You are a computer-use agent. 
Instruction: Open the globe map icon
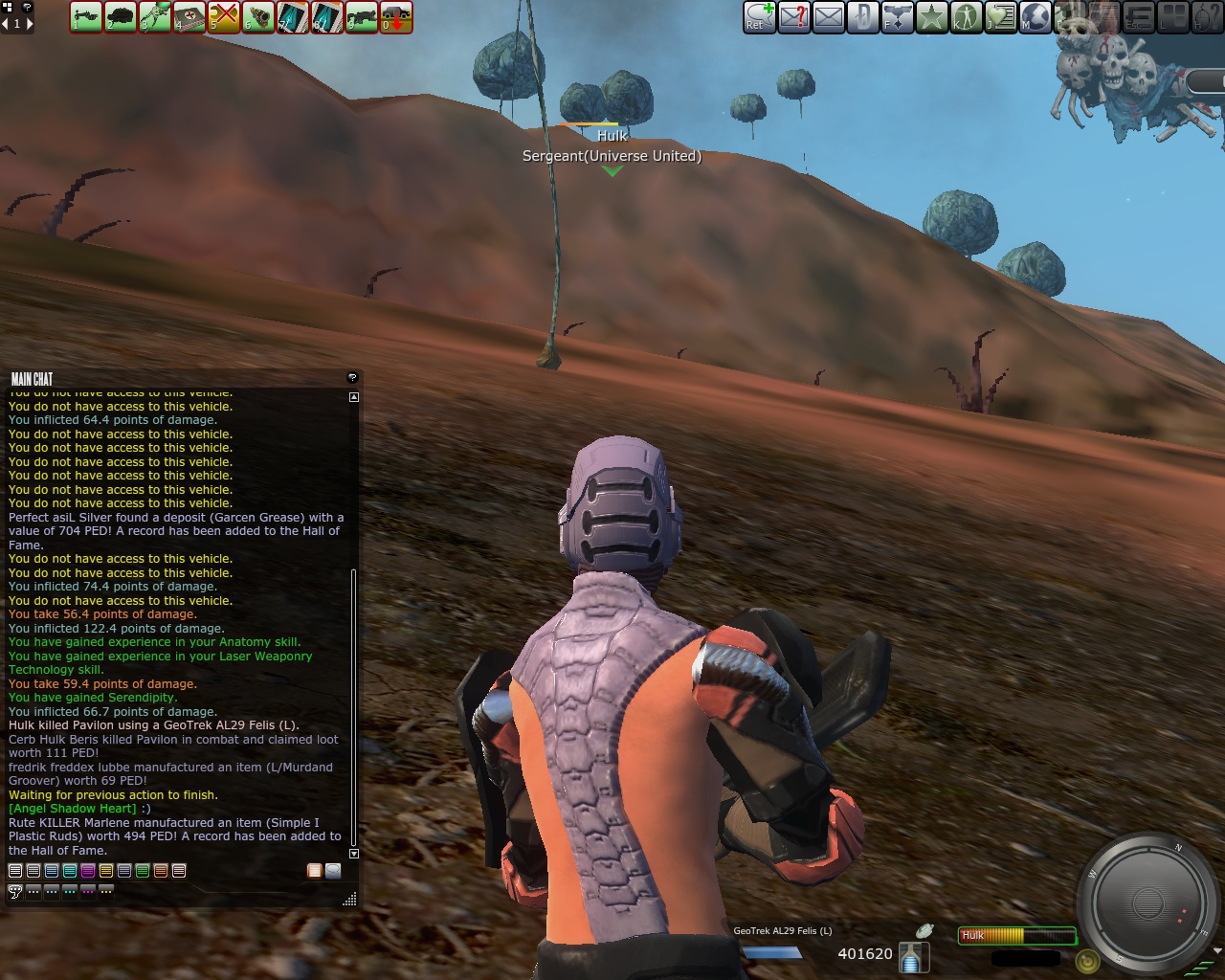pos(1035,16)
